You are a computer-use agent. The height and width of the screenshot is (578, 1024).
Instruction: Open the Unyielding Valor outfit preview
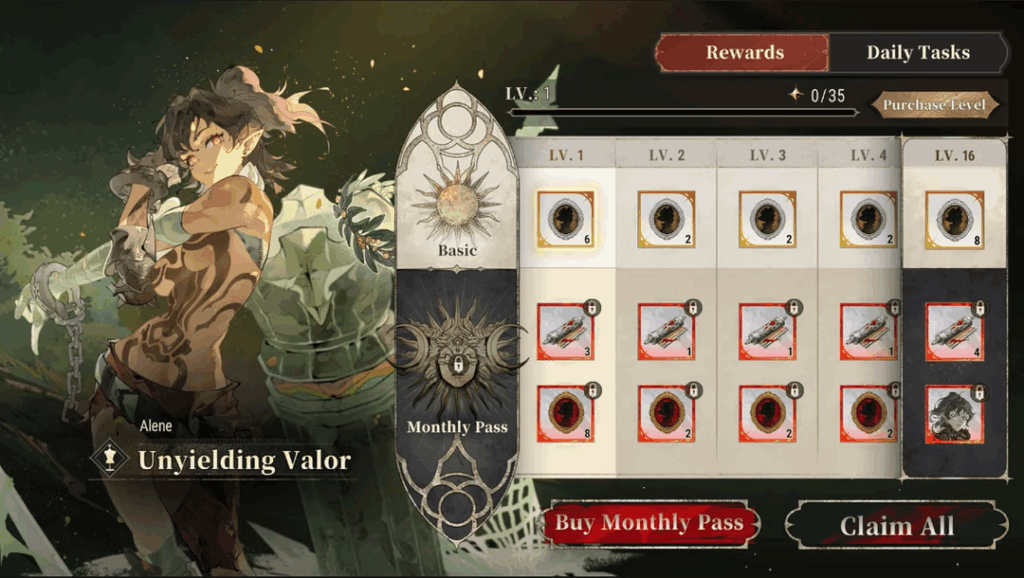point(243,460)
